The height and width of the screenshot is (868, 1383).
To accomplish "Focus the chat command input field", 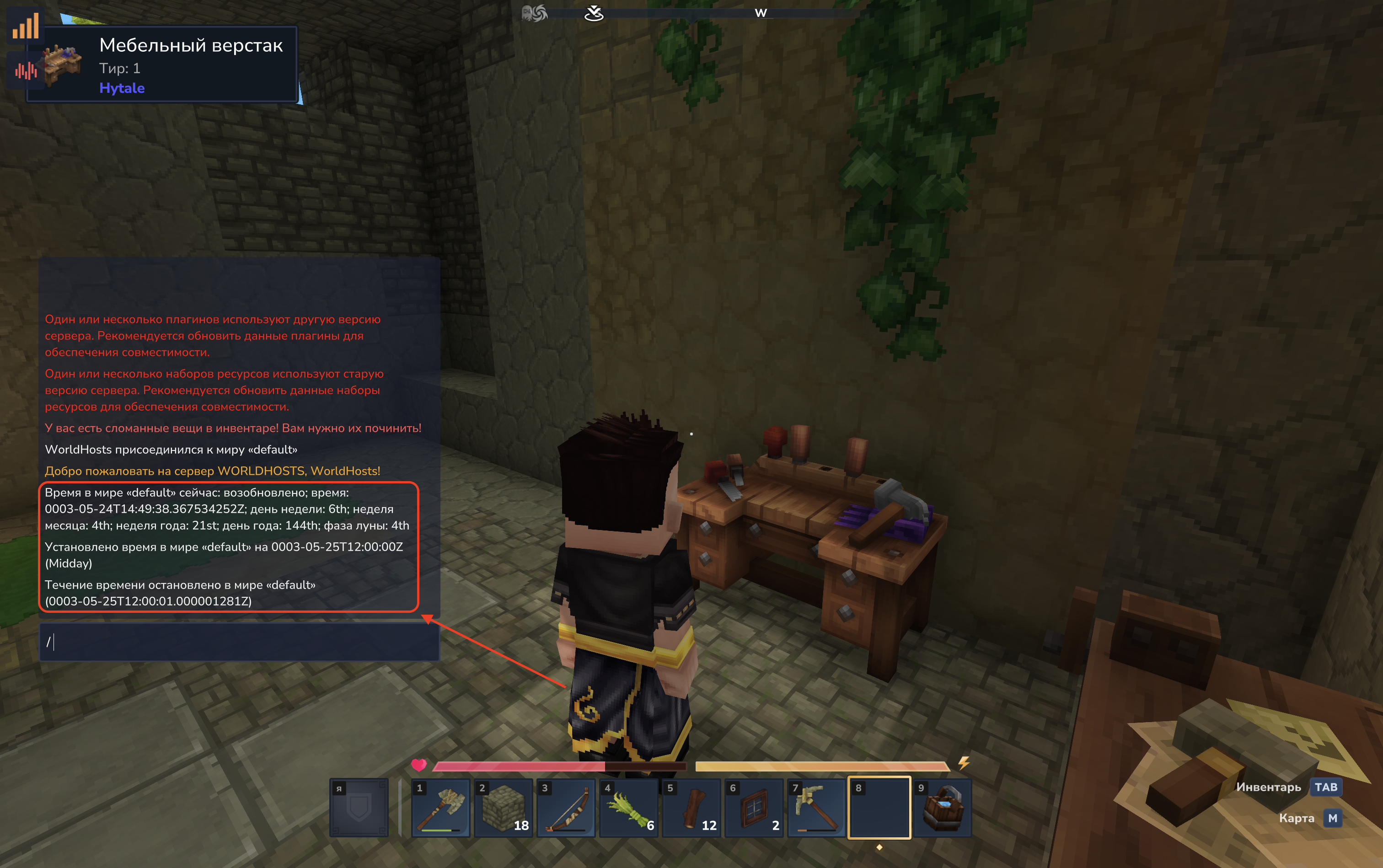I will pyautogui.click(x=239, y=642).
